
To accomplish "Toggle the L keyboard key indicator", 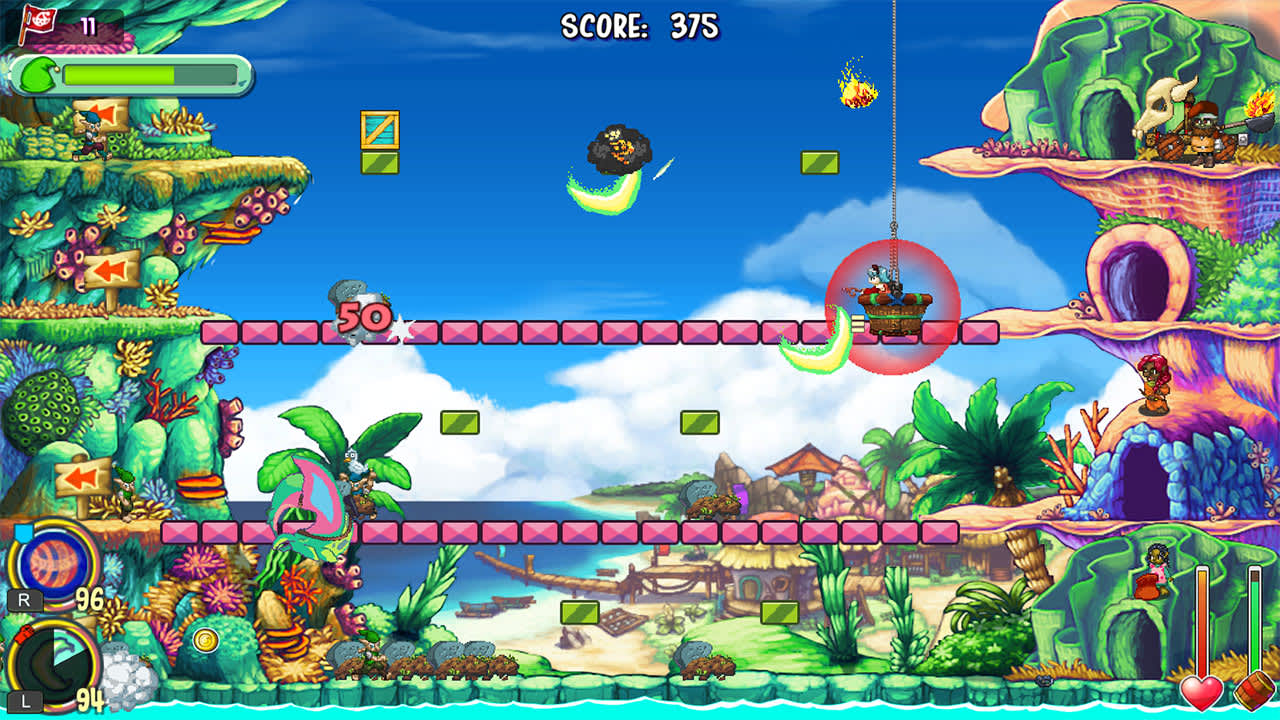I will pyautogui.click(x=25, y=700).
